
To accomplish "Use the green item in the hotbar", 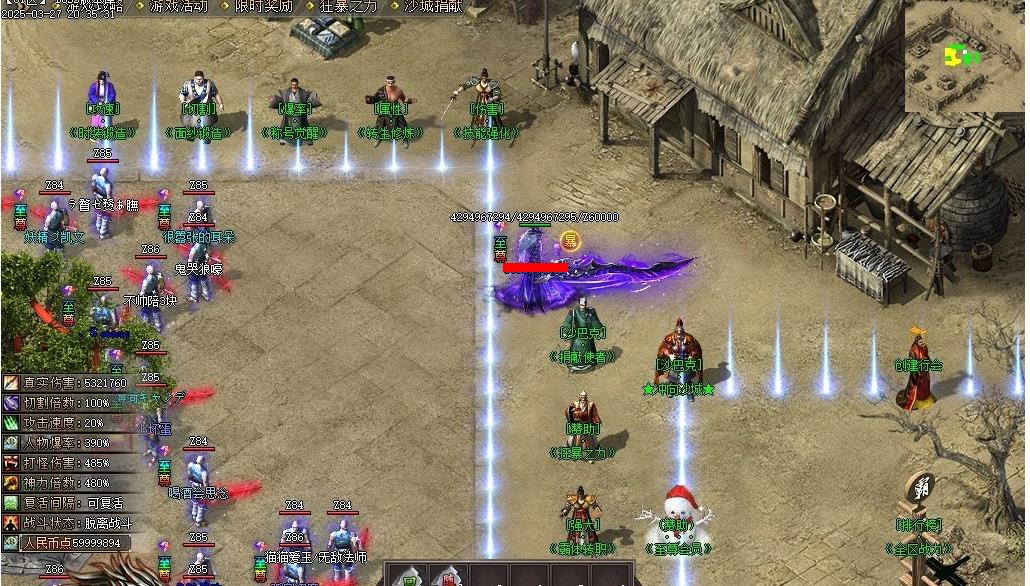I will [x=408, y=577].
